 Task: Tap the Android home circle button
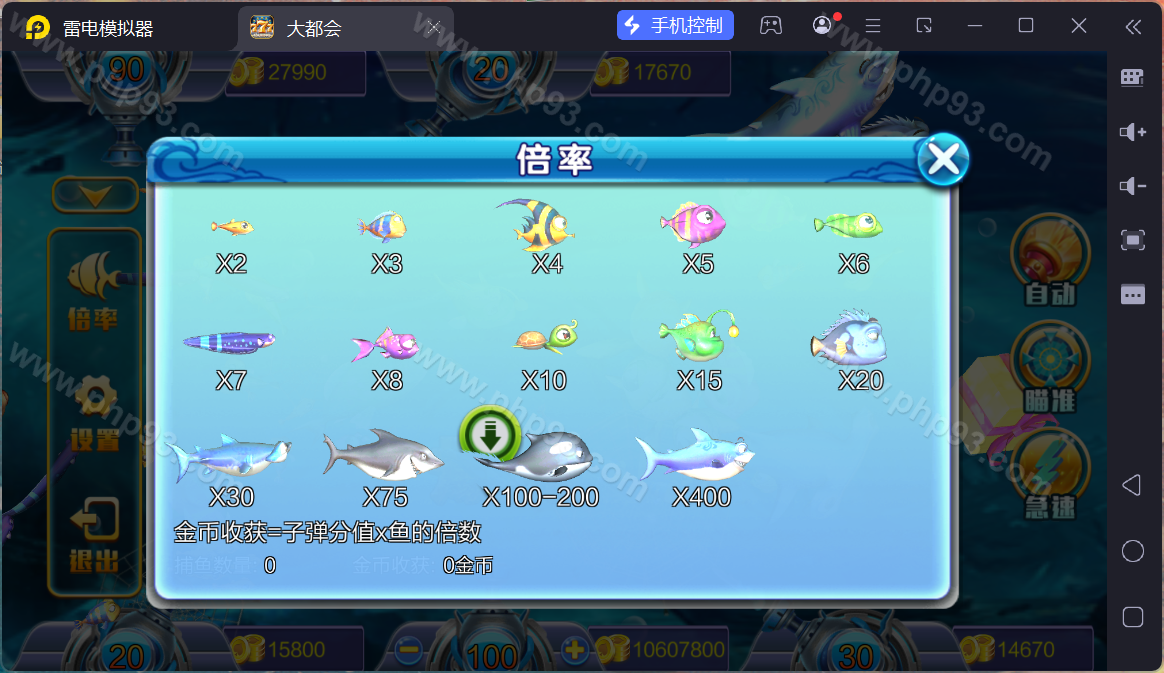point(1132,551)
